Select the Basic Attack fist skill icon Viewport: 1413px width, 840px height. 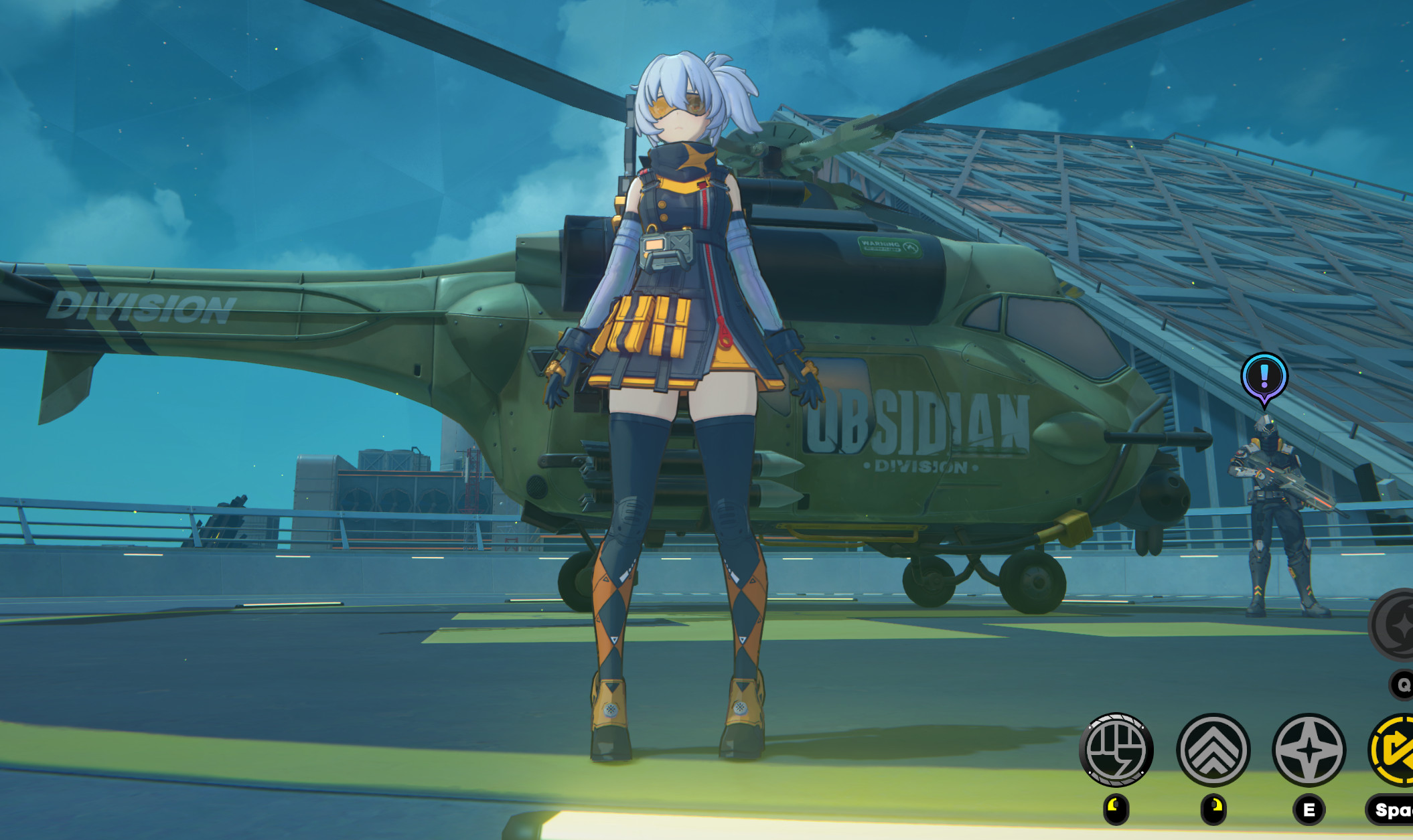coord(1117,751)
